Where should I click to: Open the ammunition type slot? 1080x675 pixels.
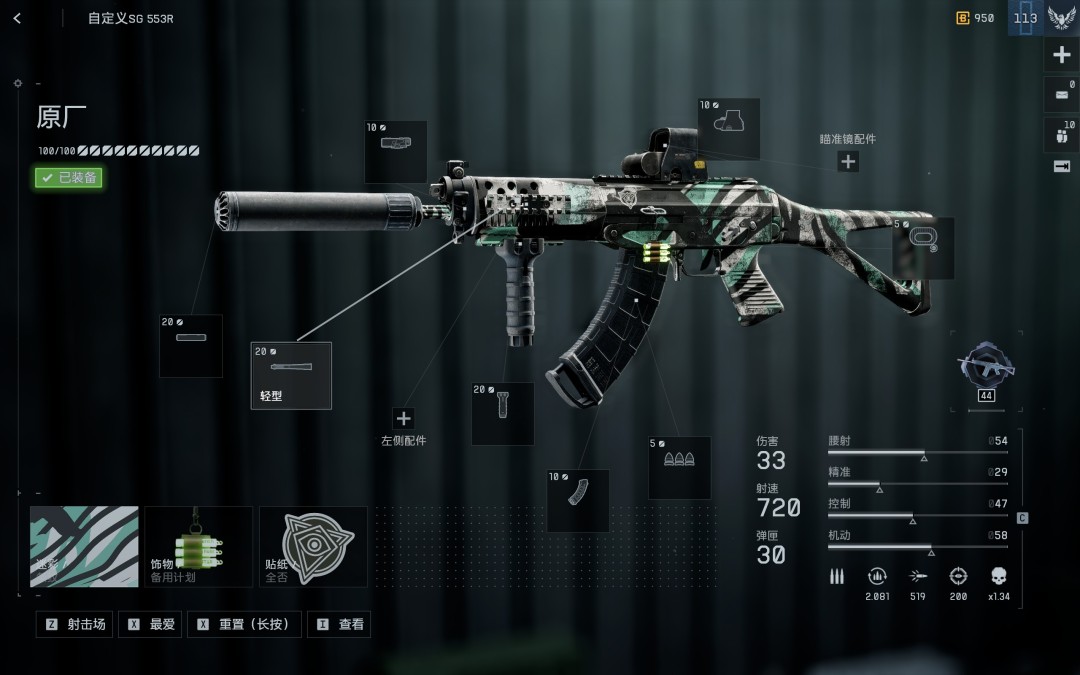pos(679,467)
